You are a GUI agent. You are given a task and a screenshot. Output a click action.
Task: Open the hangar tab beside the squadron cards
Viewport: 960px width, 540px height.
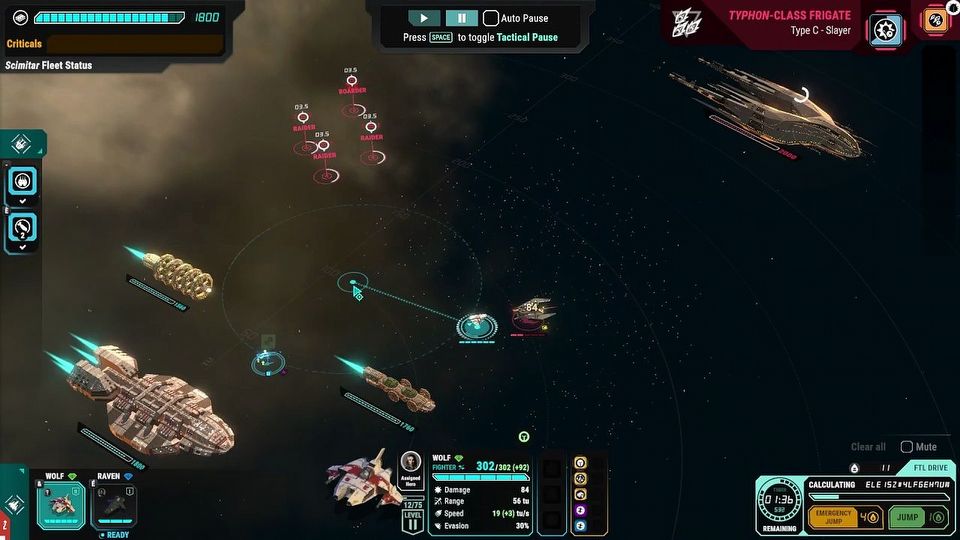tap(13, 504)
